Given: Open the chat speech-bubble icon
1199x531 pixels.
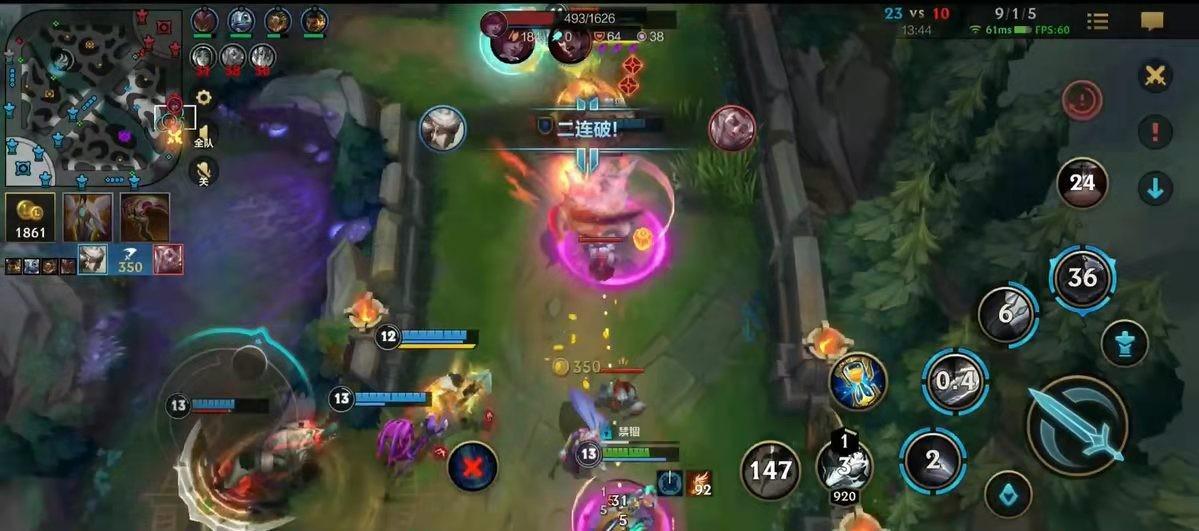Looking at the screenshot, I should (1153, 21).
